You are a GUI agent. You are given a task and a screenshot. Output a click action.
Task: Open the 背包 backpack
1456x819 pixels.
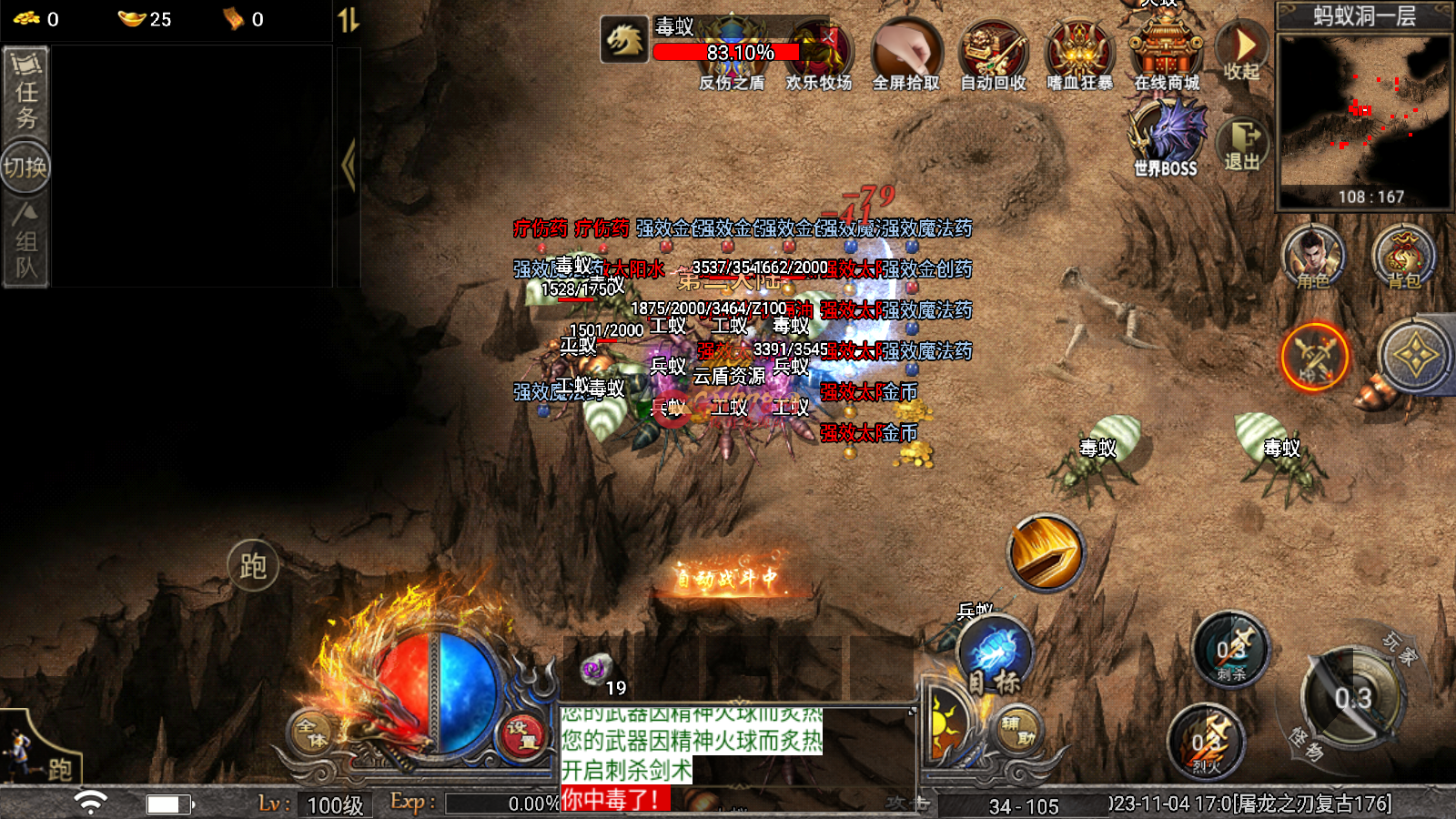pos(1403,257)
